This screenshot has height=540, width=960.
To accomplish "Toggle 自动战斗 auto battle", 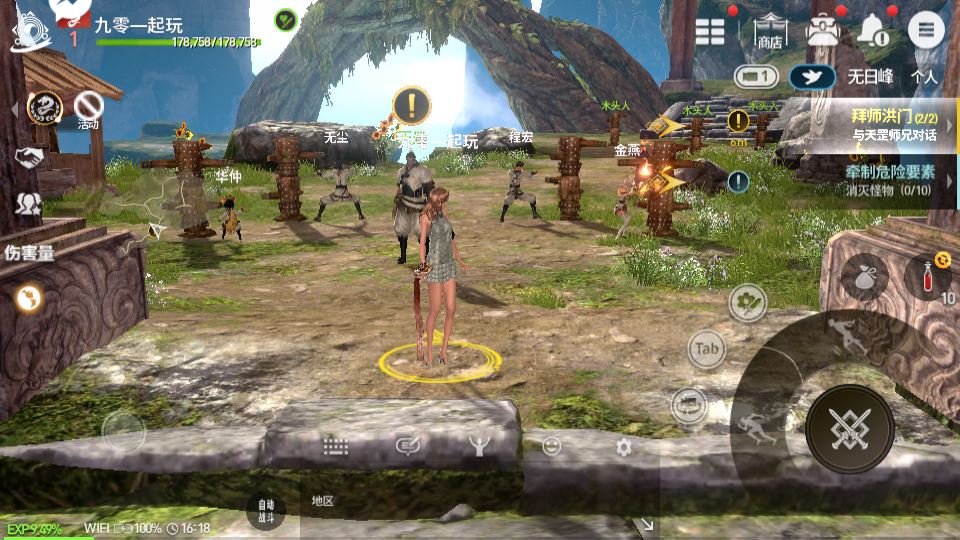I will click(x=265, y=510).
